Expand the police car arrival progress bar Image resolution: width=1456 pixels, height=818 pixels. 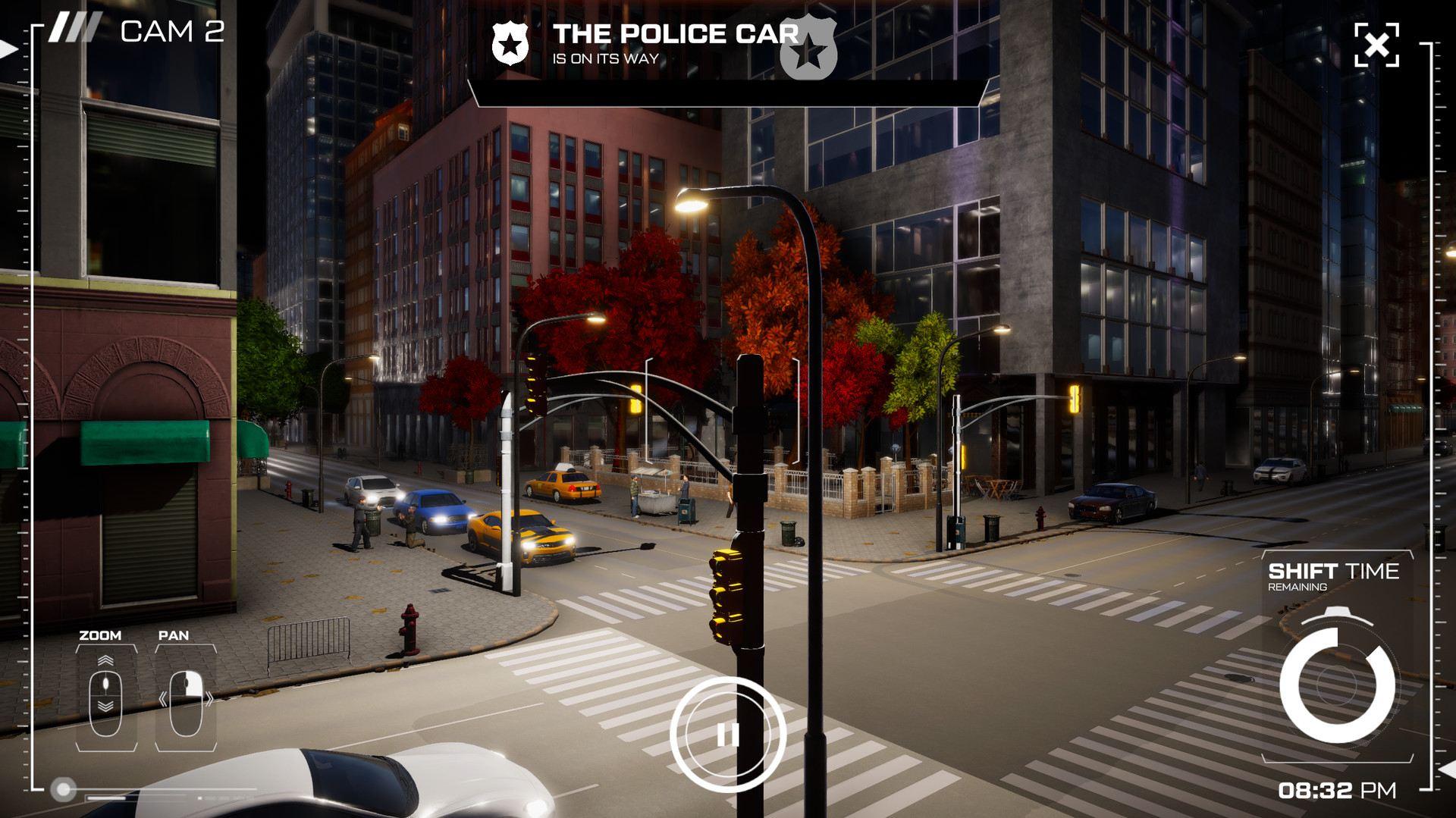(x=726, y=92)
